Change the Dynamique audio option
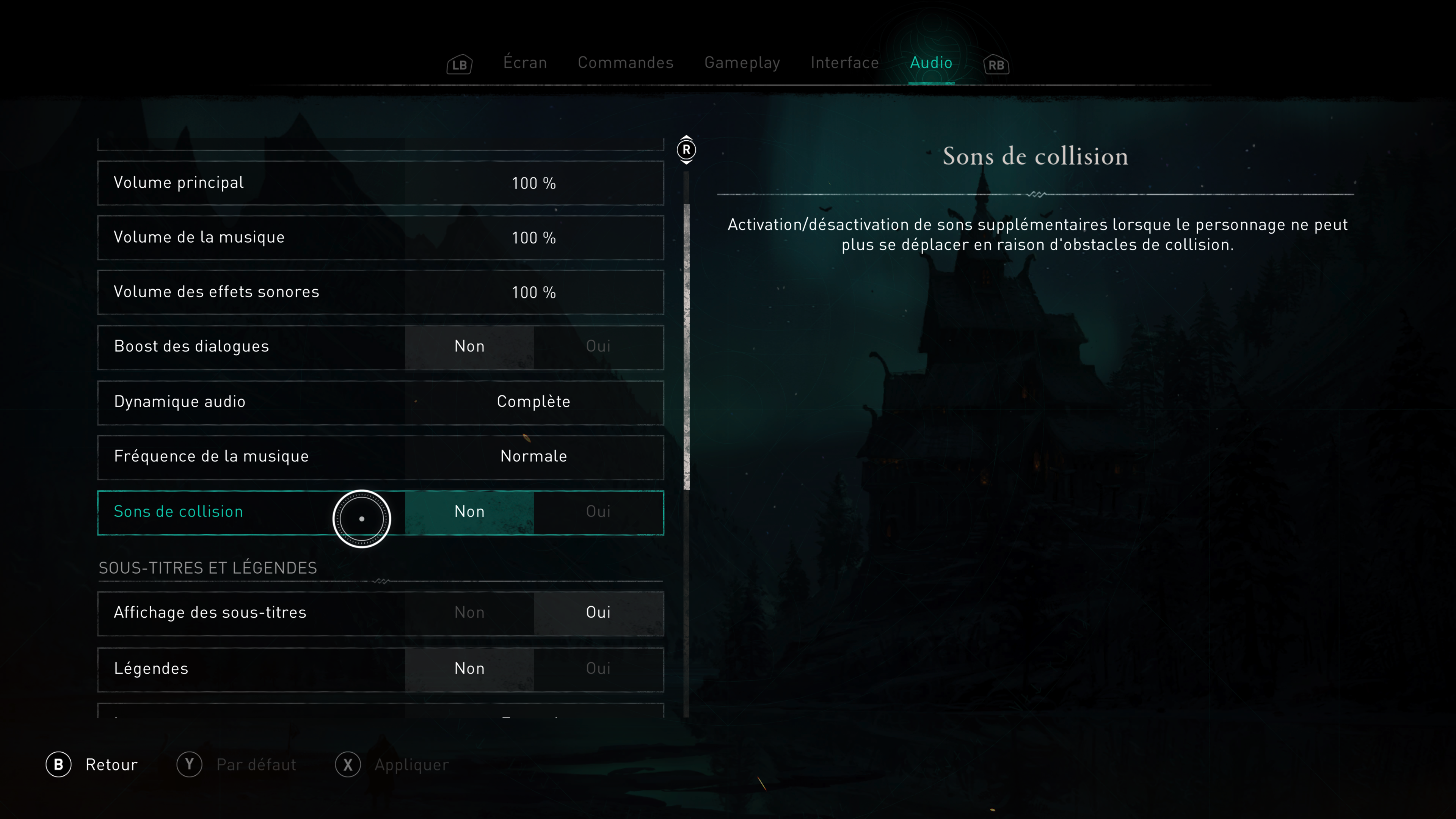Screen dimensions: 1456x819 [533, 402]
